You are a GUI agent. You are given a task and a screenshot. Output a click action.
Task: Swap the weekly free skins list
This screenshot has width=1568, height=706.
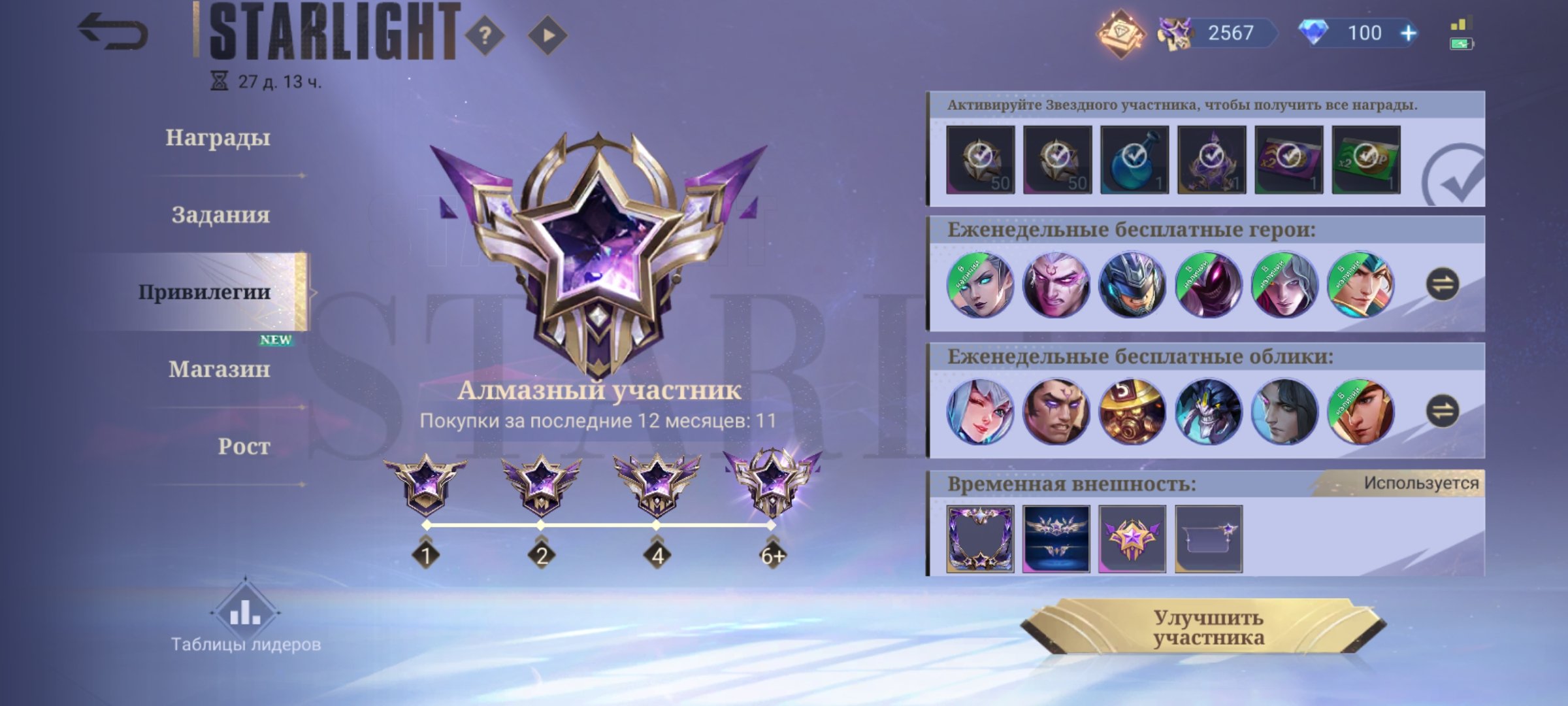click(1443, 411)
